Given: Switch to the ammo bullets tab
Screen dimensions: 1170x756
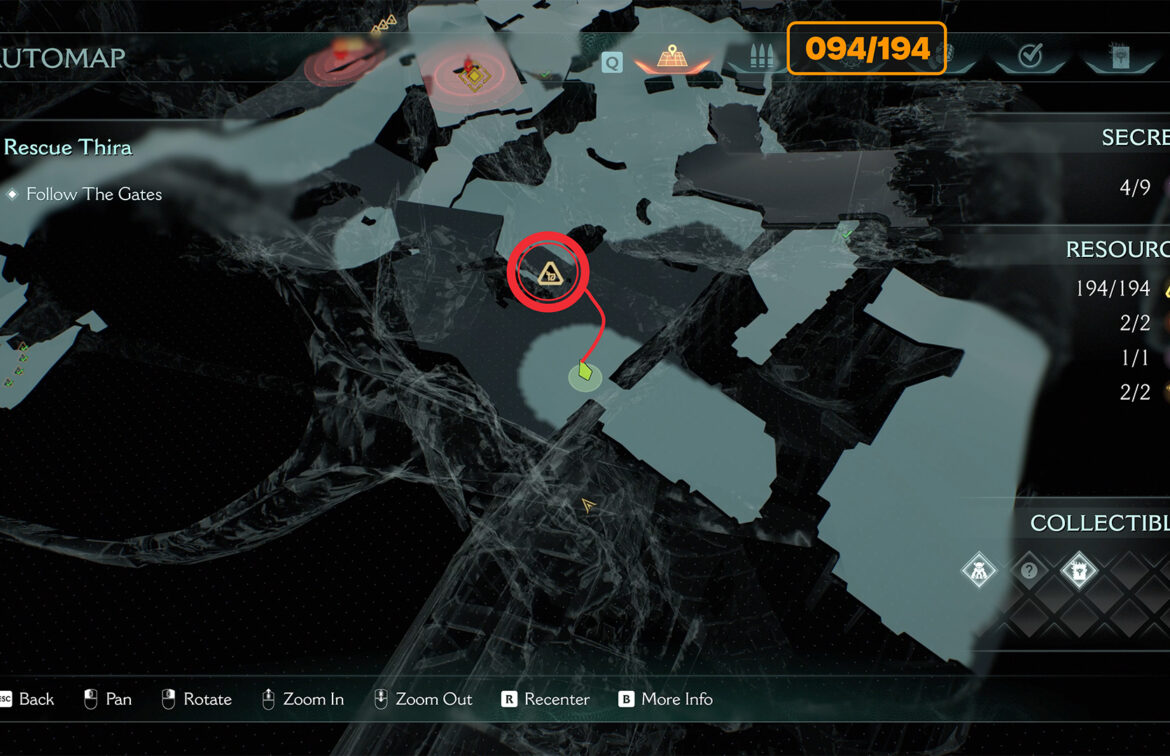Looking at the screenshot, I should pyautogui.click(x=754, y=59).
